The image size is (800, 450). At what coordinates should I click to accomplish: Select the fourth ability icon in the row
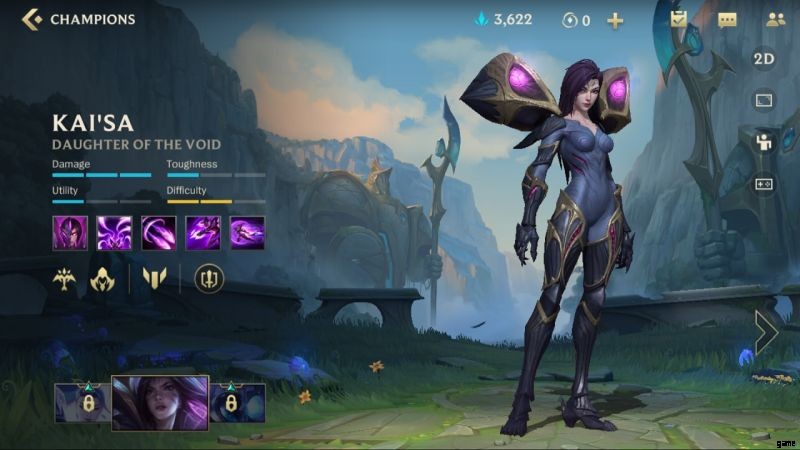click(x=203, y=232)
